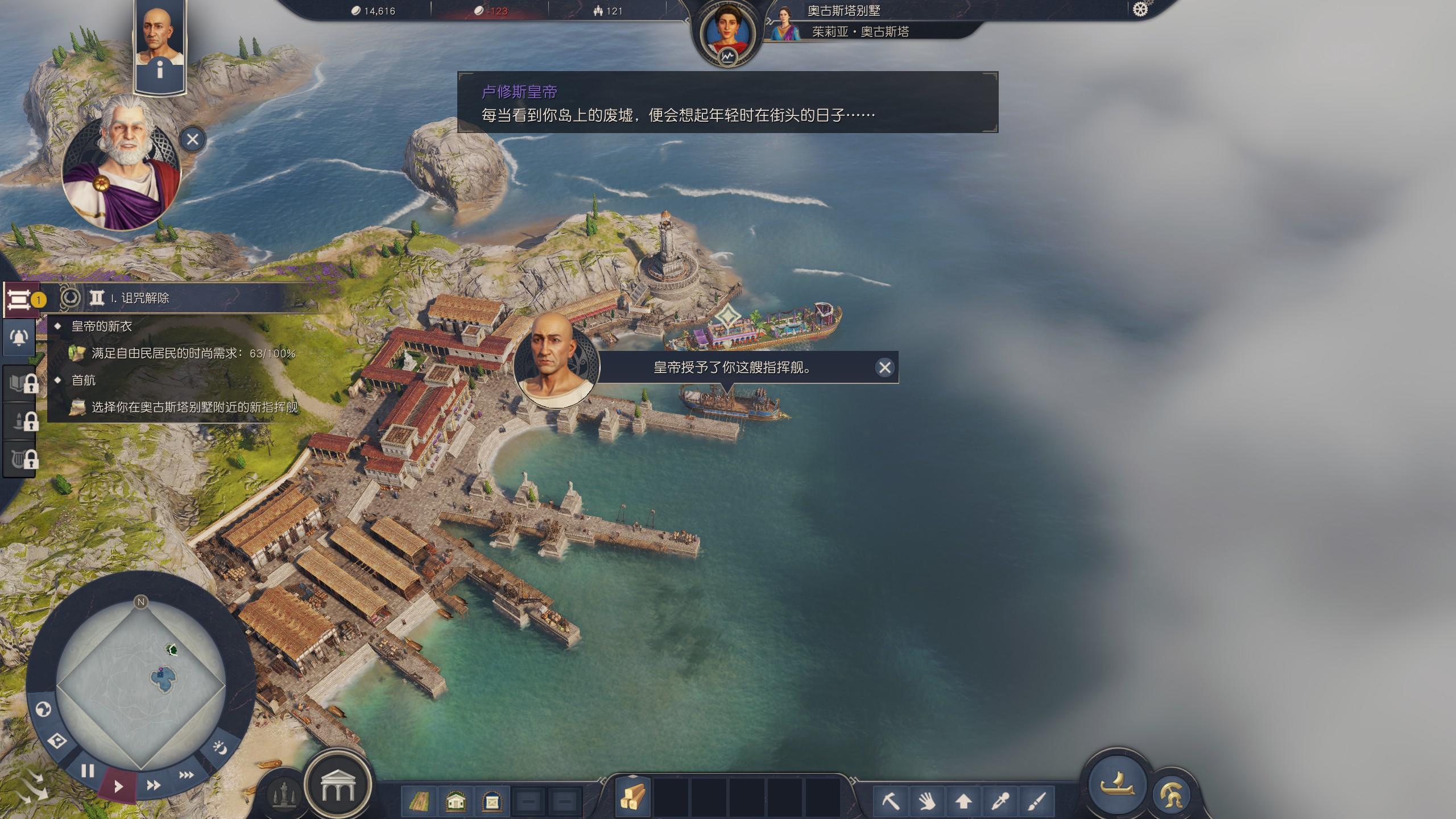Activate the eyedropper copy tool

[x=1000, y=802]
